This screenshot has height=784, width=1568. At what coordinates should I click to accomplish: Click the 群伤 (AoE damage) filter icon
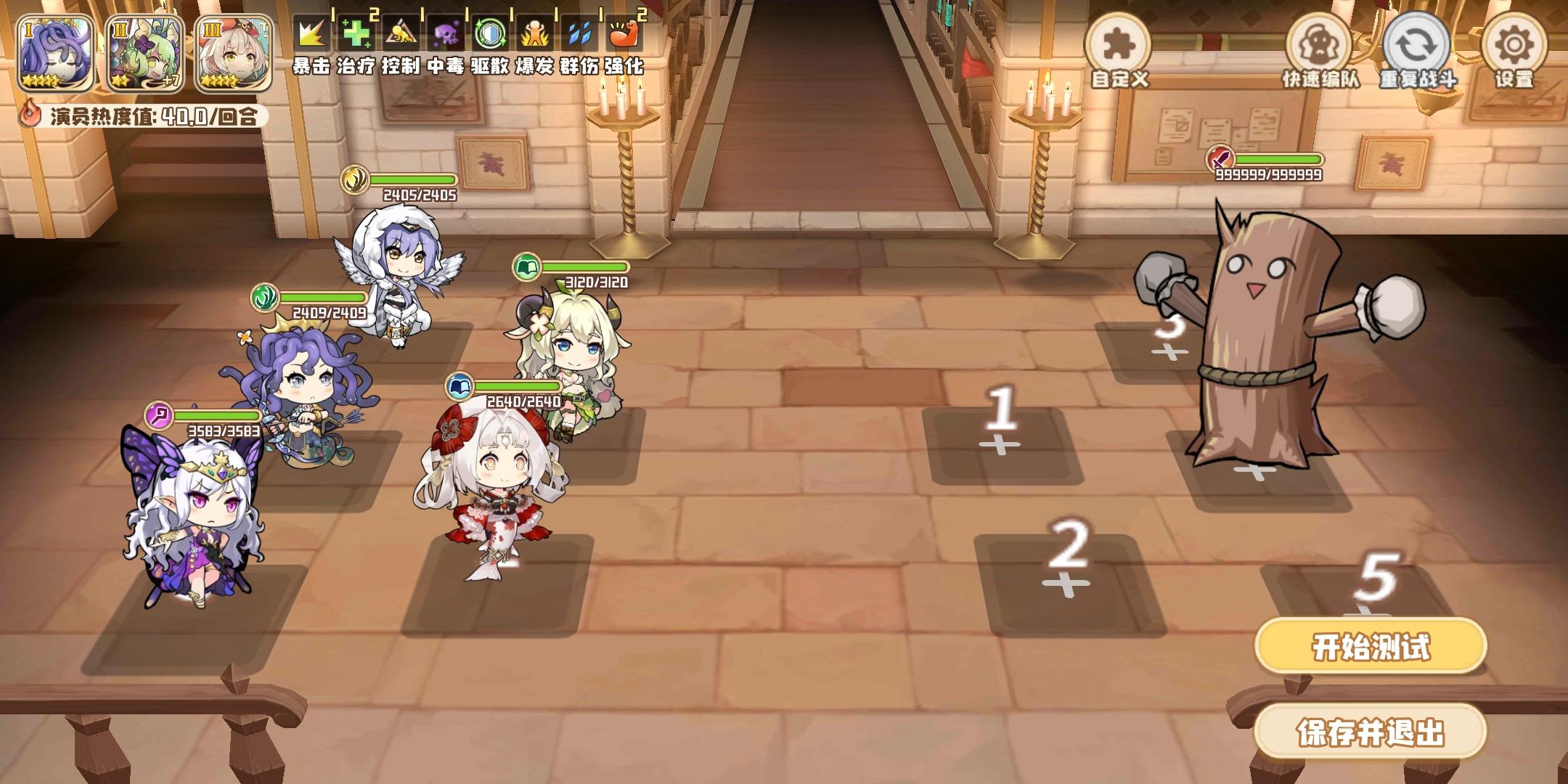click(581, 33)
